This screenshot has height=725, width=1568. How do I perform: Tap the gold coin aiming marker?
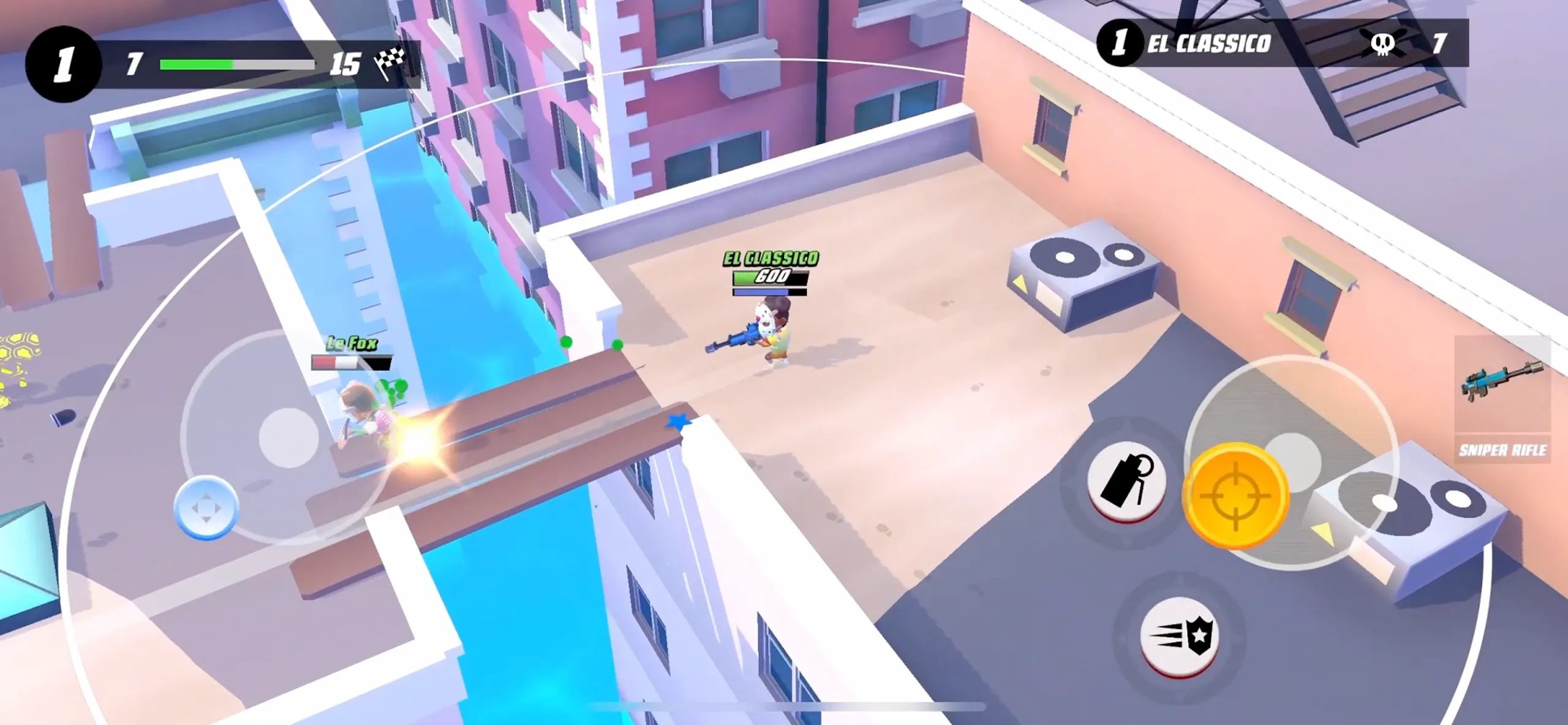(1235, 494)
